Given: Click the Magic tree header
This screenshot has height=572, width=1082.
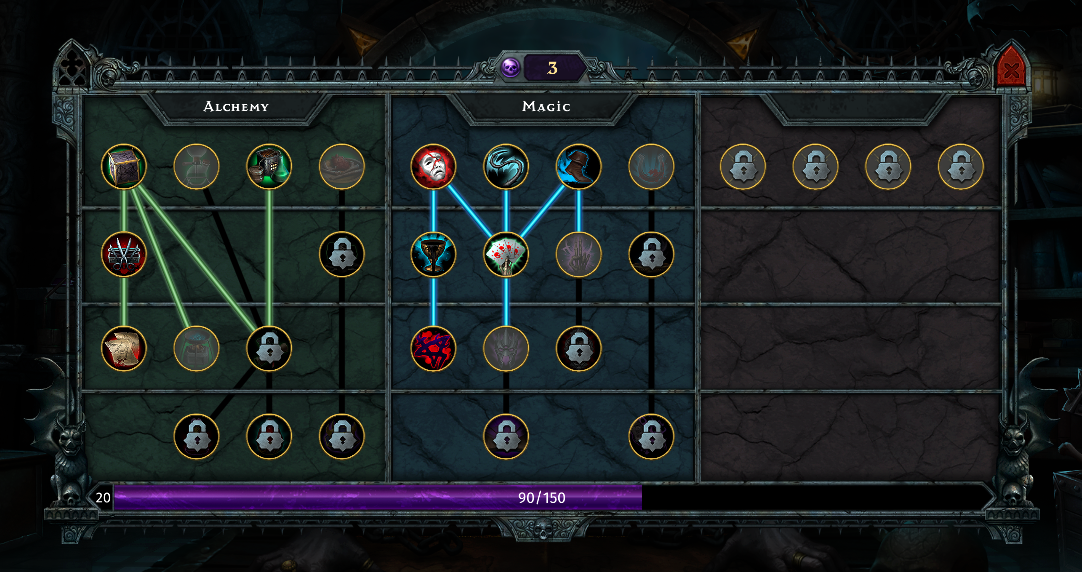Looking at the screenshot, I should pyautogui.click(x=546, y=106).
